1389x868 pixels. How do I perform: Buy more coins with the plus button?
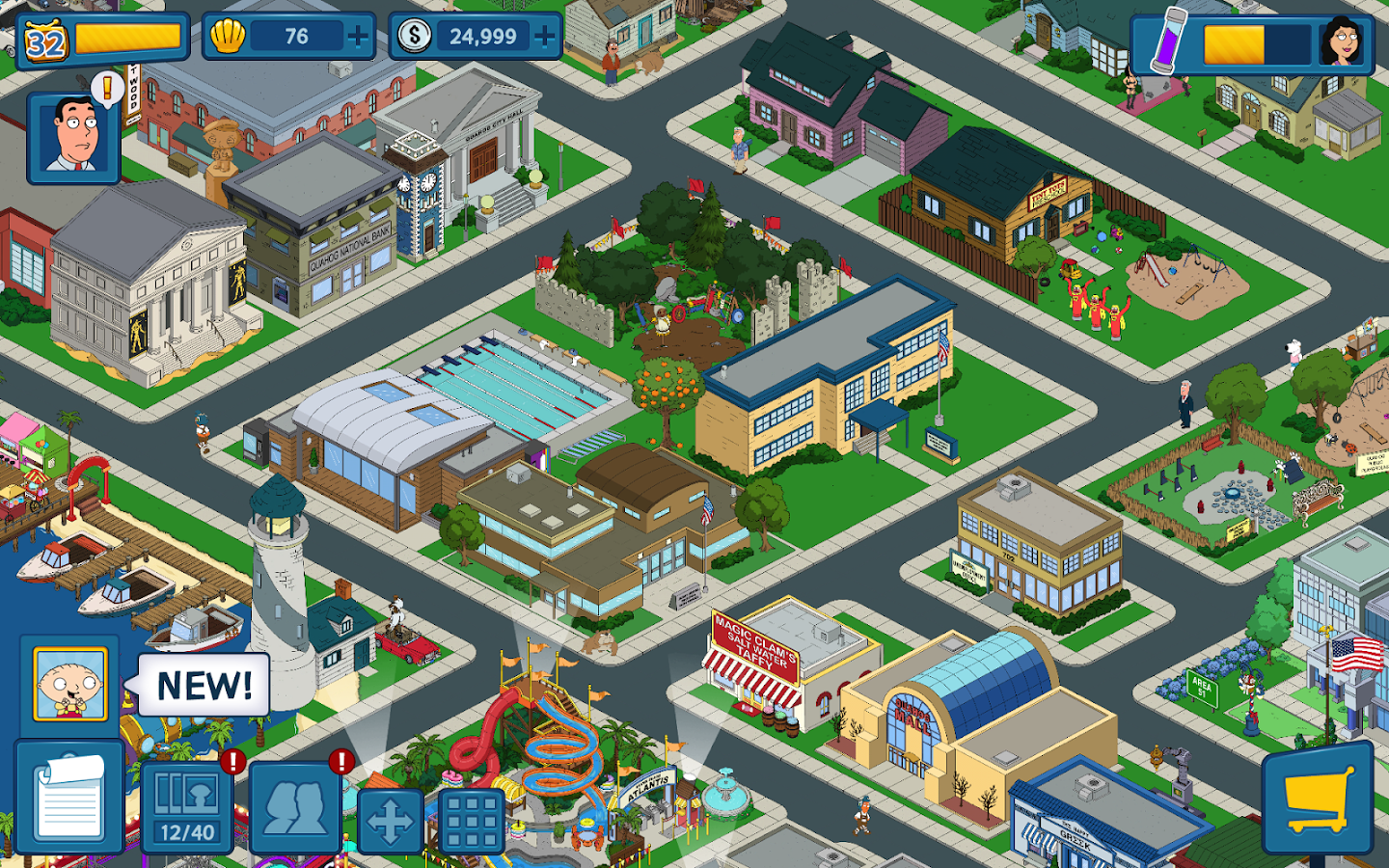[545, 37]
